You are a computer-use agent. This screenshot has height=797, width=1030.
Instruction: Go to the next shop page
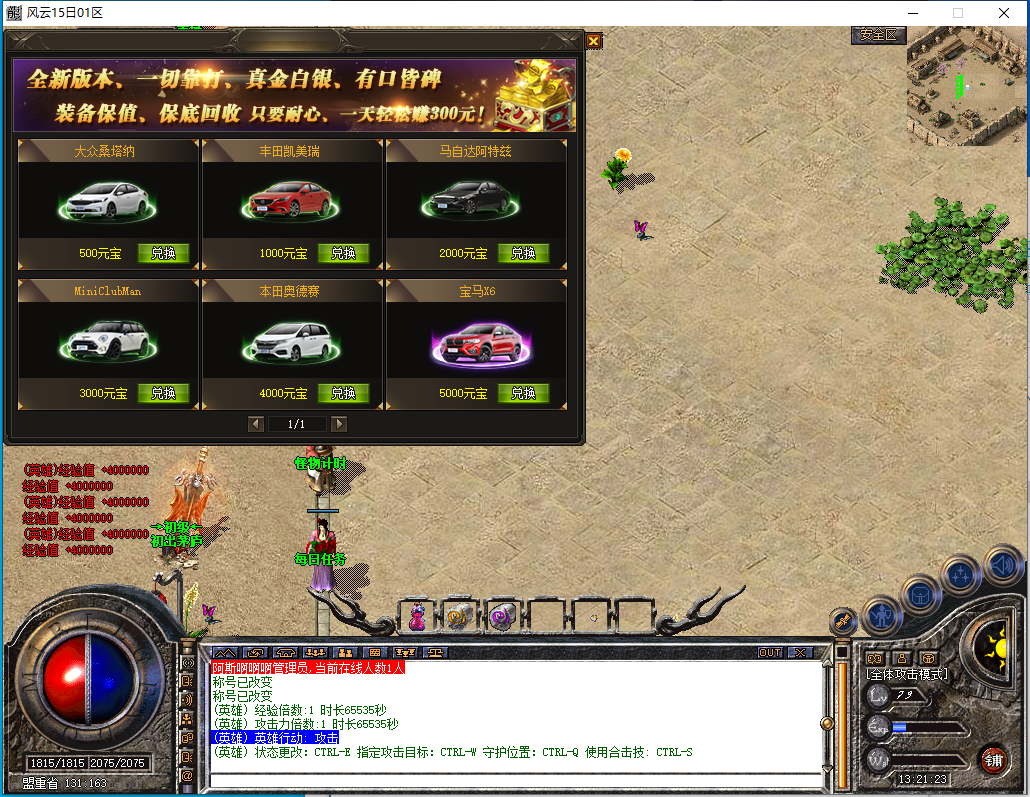(339, 424)
